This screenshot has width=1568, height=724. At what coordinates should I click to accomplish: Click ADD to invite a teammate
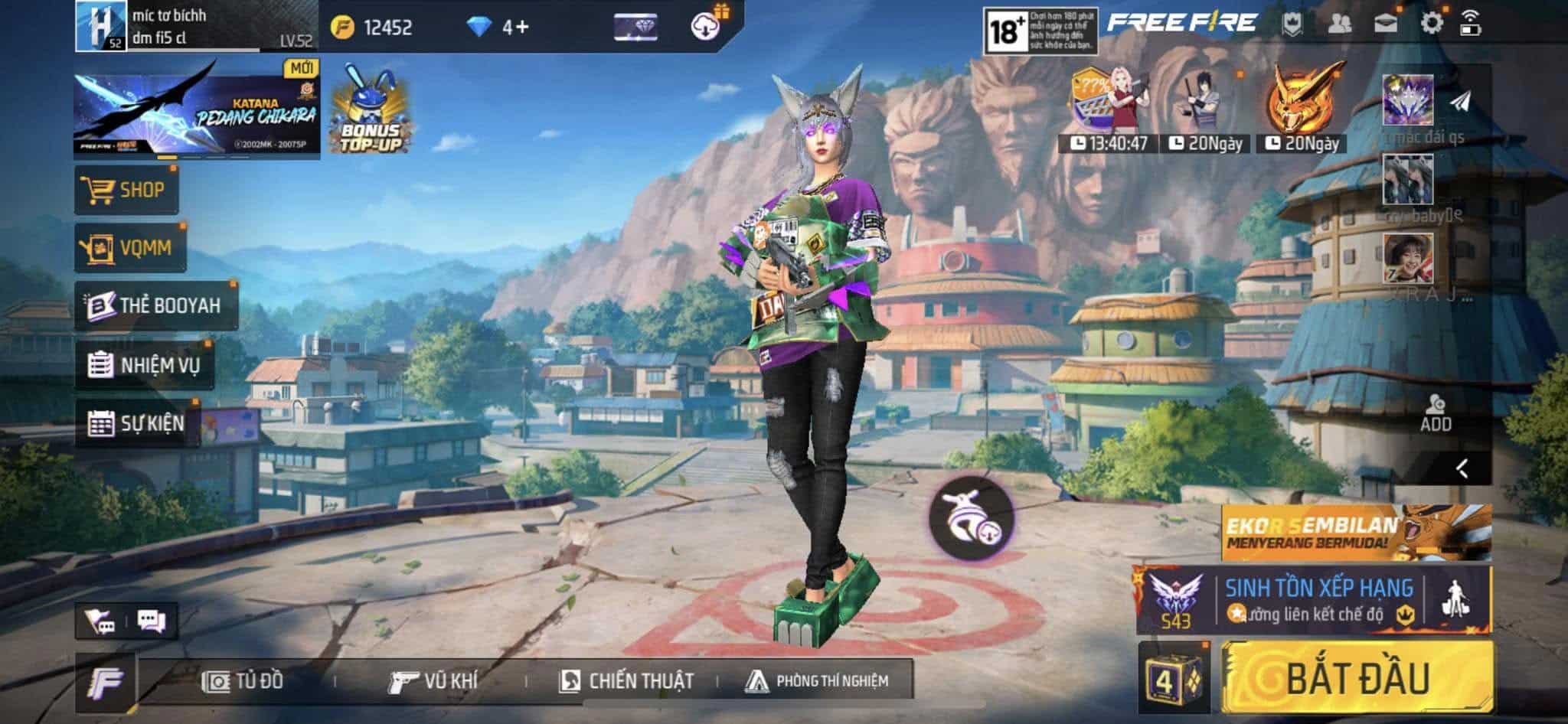tap(1435, 414)
